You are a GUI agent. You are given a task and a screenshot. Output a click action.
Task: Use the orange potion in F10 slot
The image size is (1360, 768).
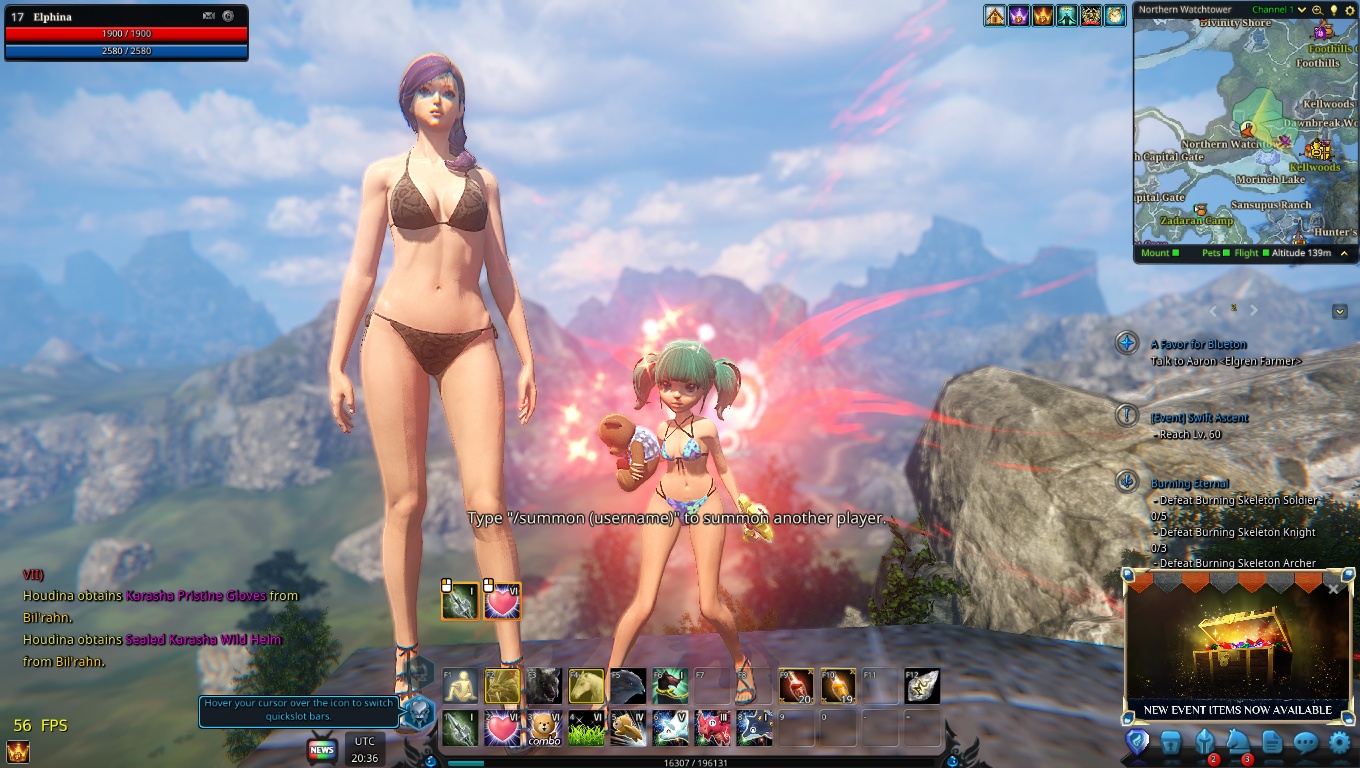point(838,686)
